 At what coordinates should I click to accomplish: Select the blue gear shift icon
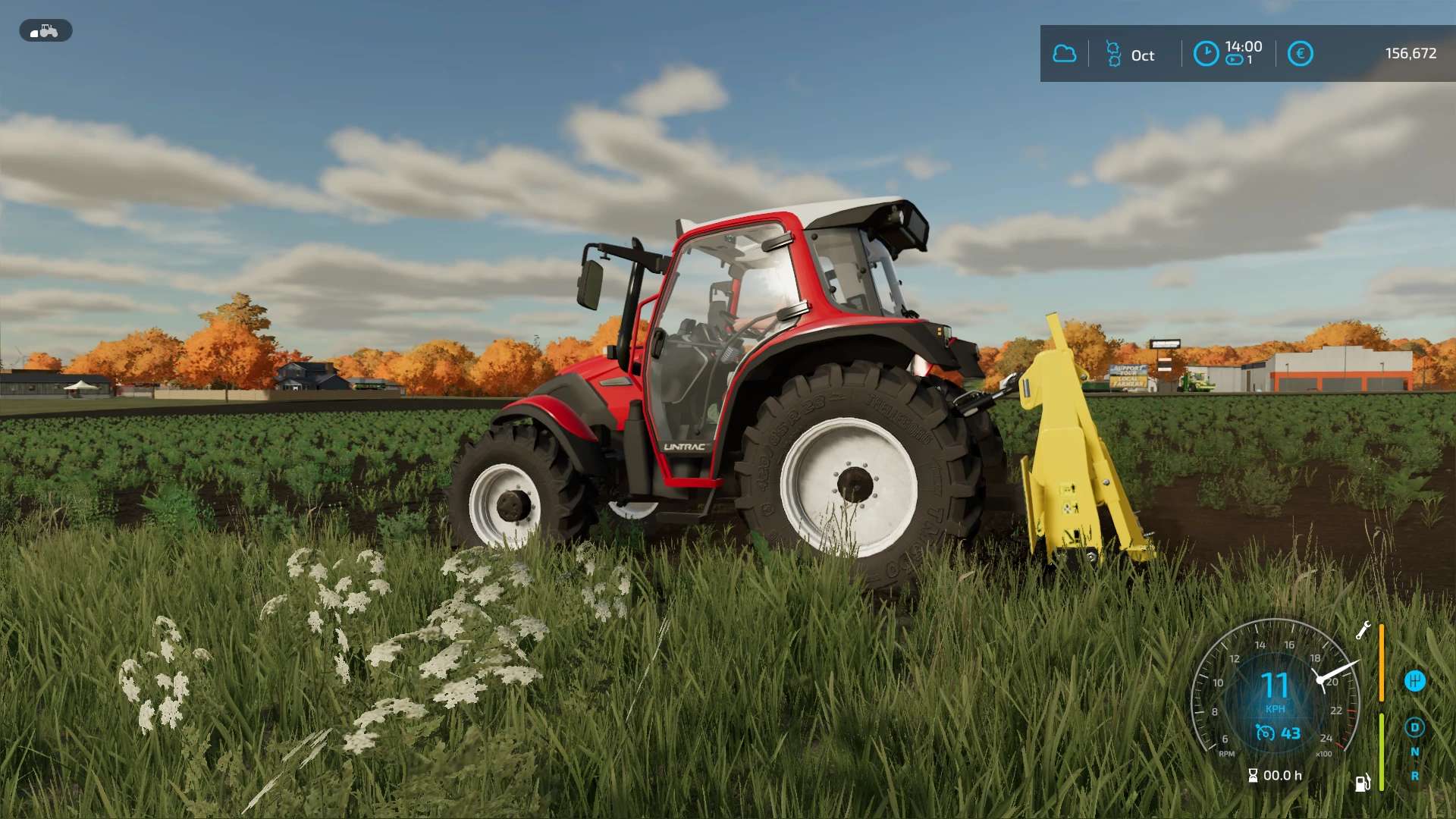(x=1414, y=681)
